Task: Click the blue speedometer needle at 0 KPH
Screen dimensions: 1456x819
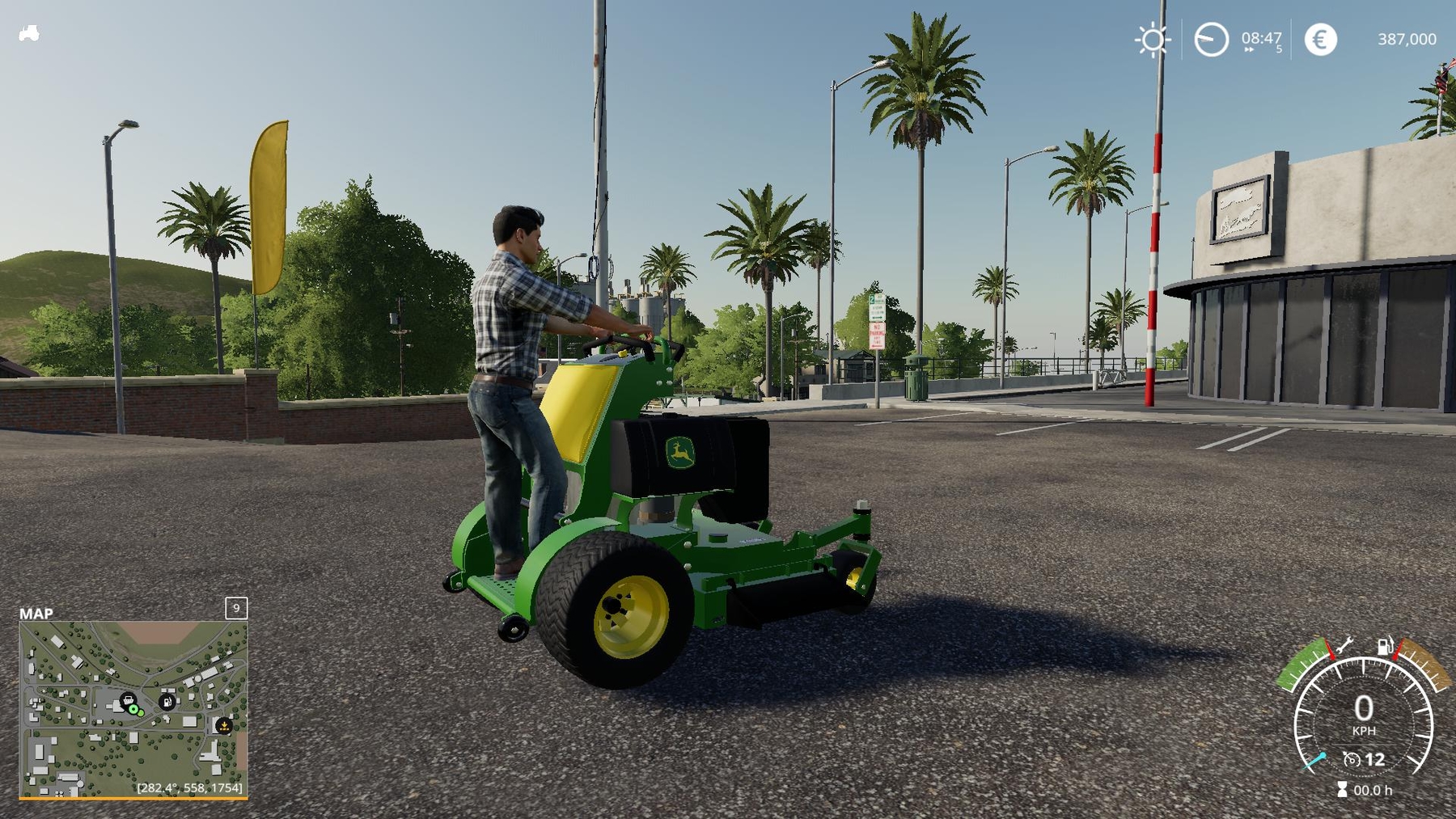Action: 1315,761
